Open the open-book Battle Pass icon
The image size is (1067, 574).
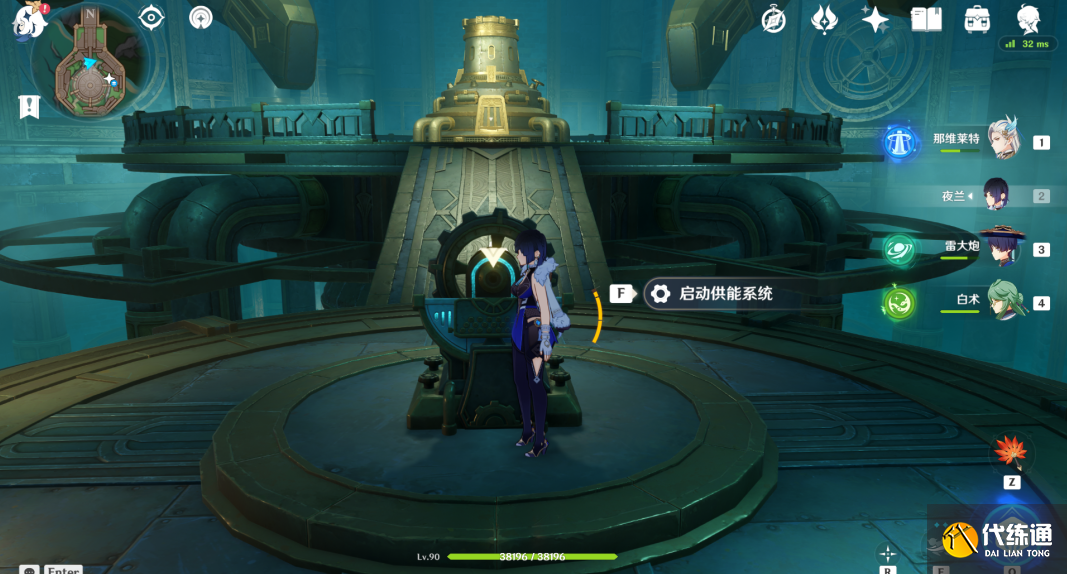(x=926, y=19)
